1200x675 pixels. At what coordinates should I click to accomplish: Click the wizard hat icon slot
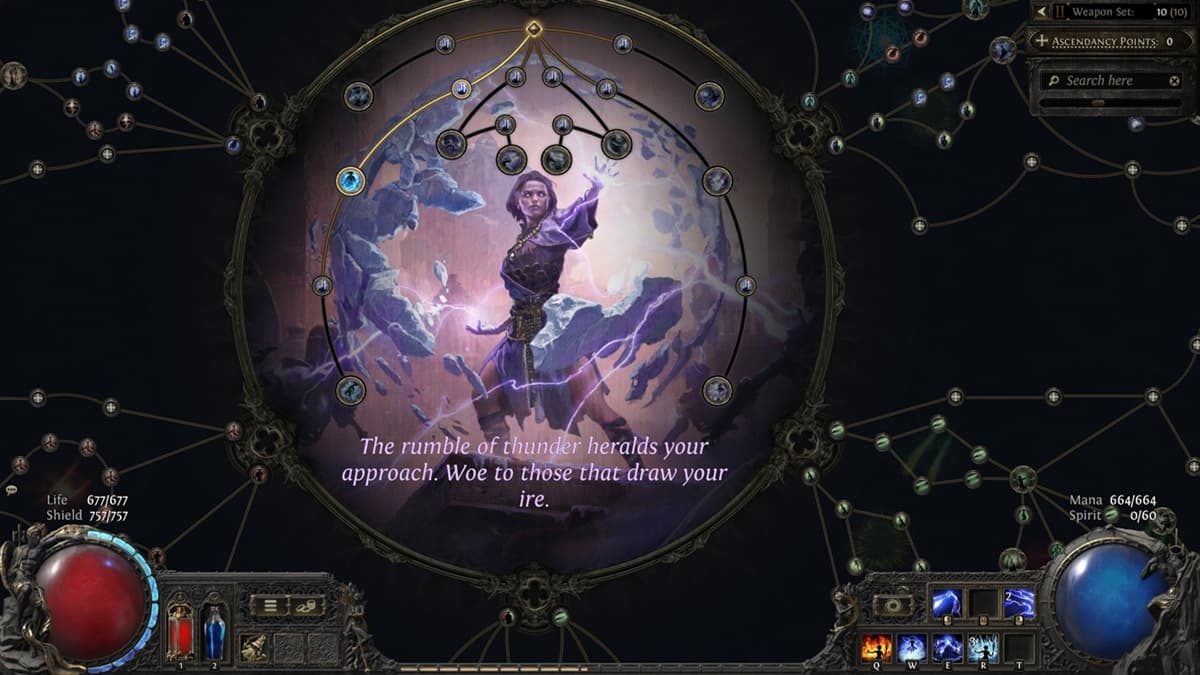(x=255, y=647)
